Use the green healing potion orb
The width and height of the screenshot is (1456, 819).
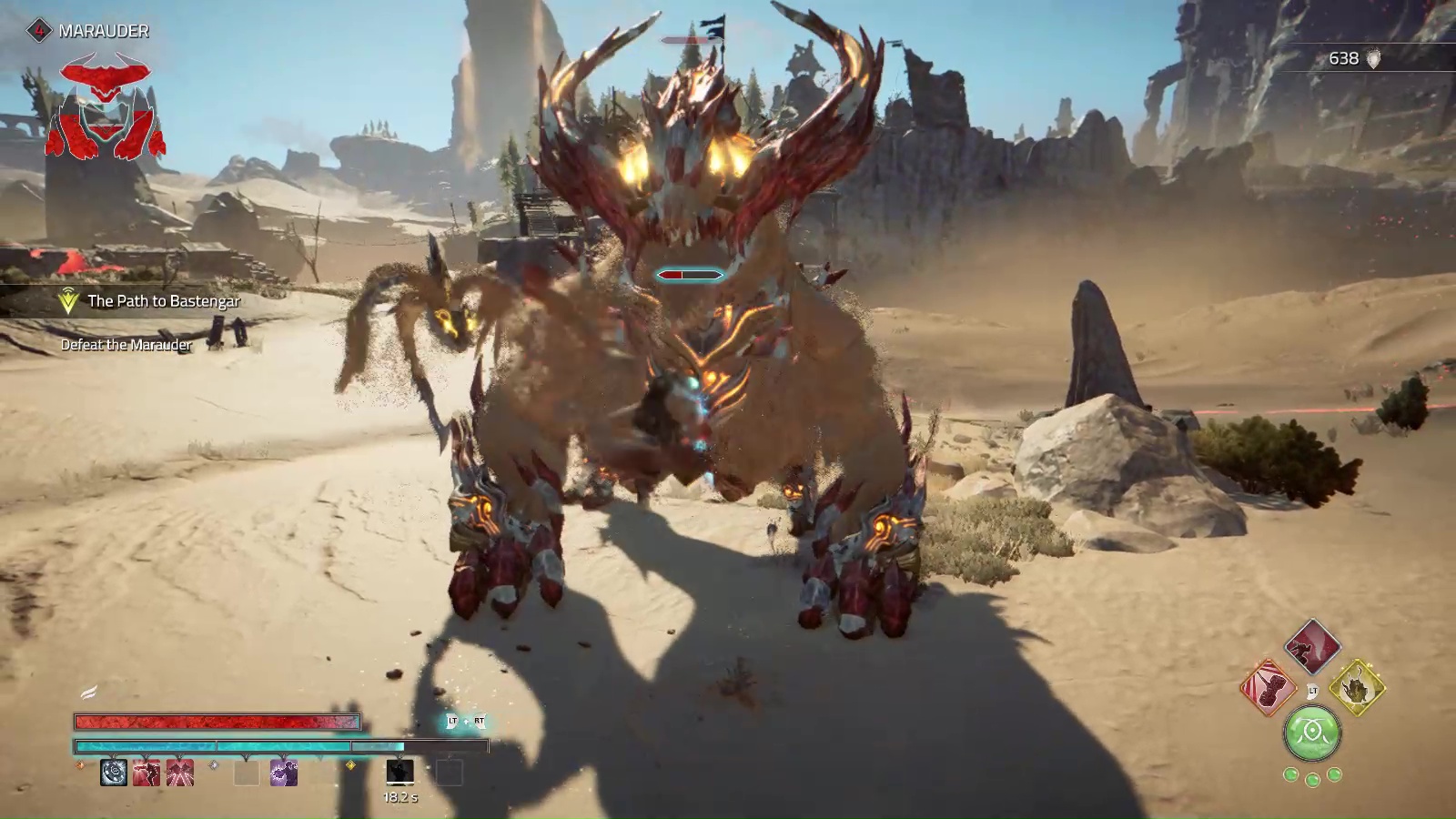click(x=1312, y=733)
